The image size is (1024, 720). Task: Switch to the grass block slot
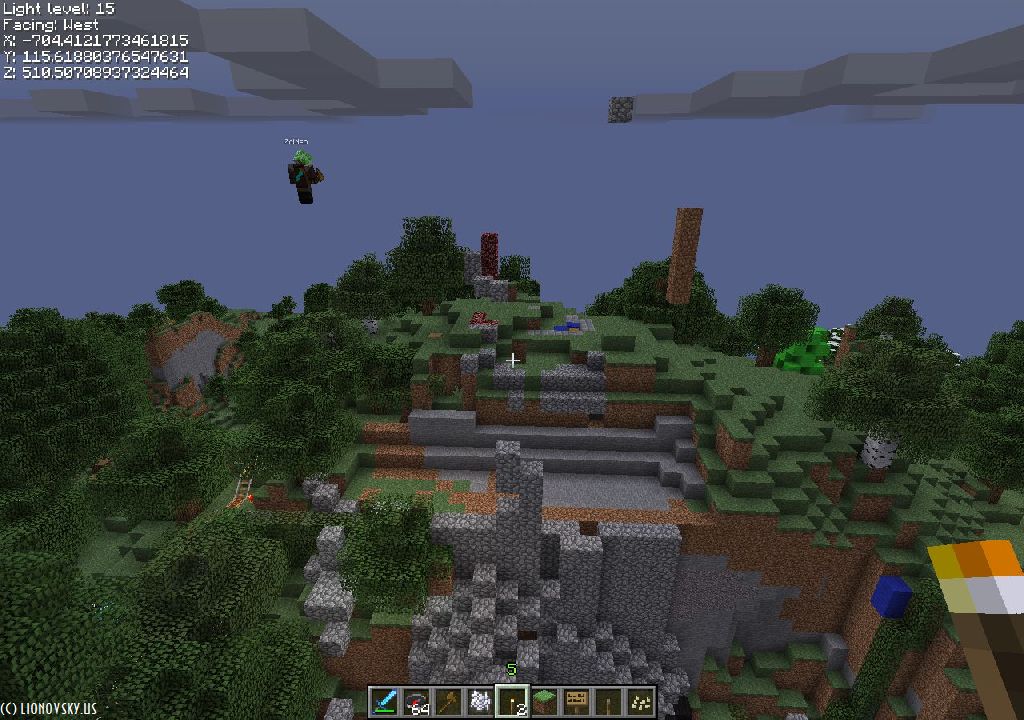(x=544, y=701)
